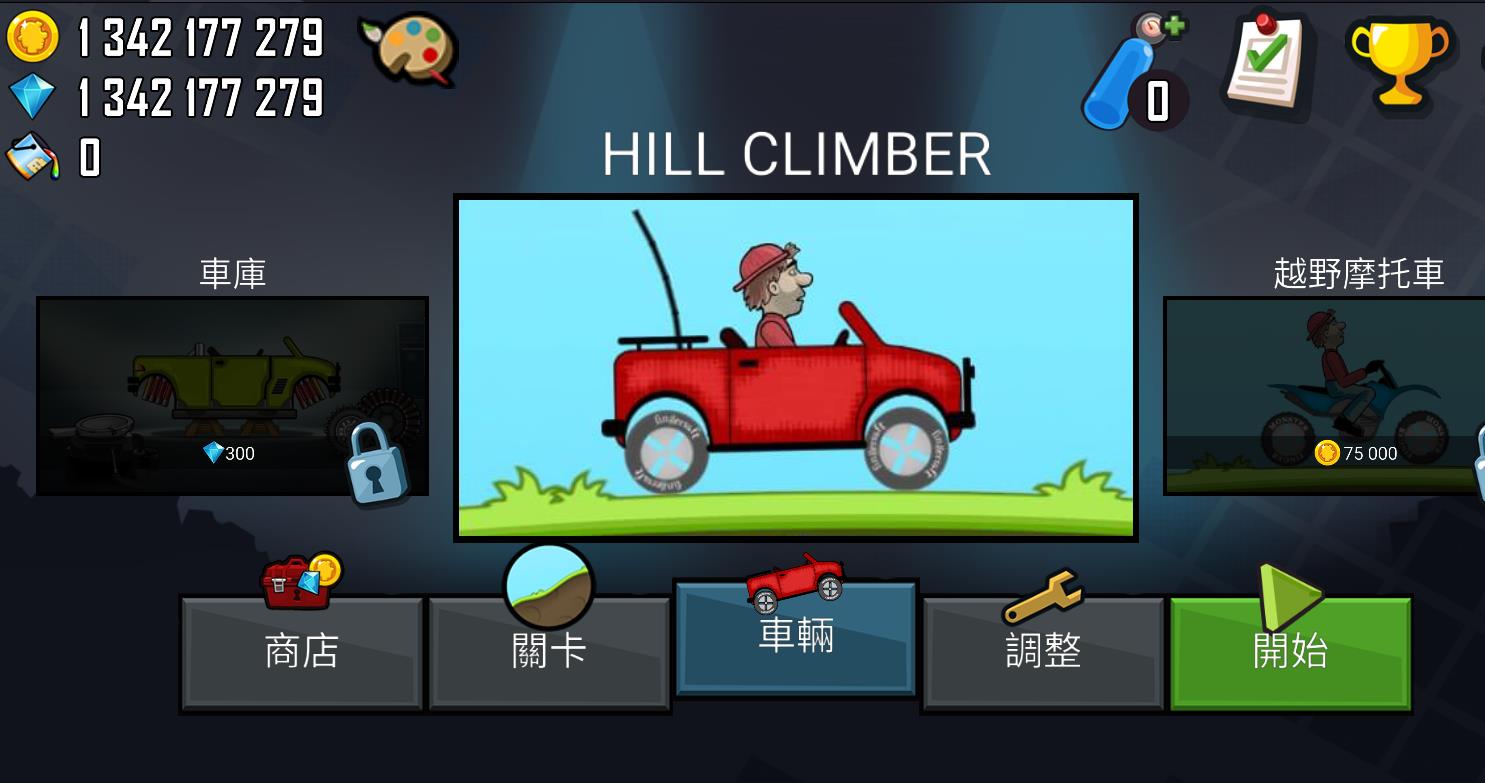Open the checklist missions clipboard
Viewport: 1485px width, 783px height.
click(x=1267, y=60)
